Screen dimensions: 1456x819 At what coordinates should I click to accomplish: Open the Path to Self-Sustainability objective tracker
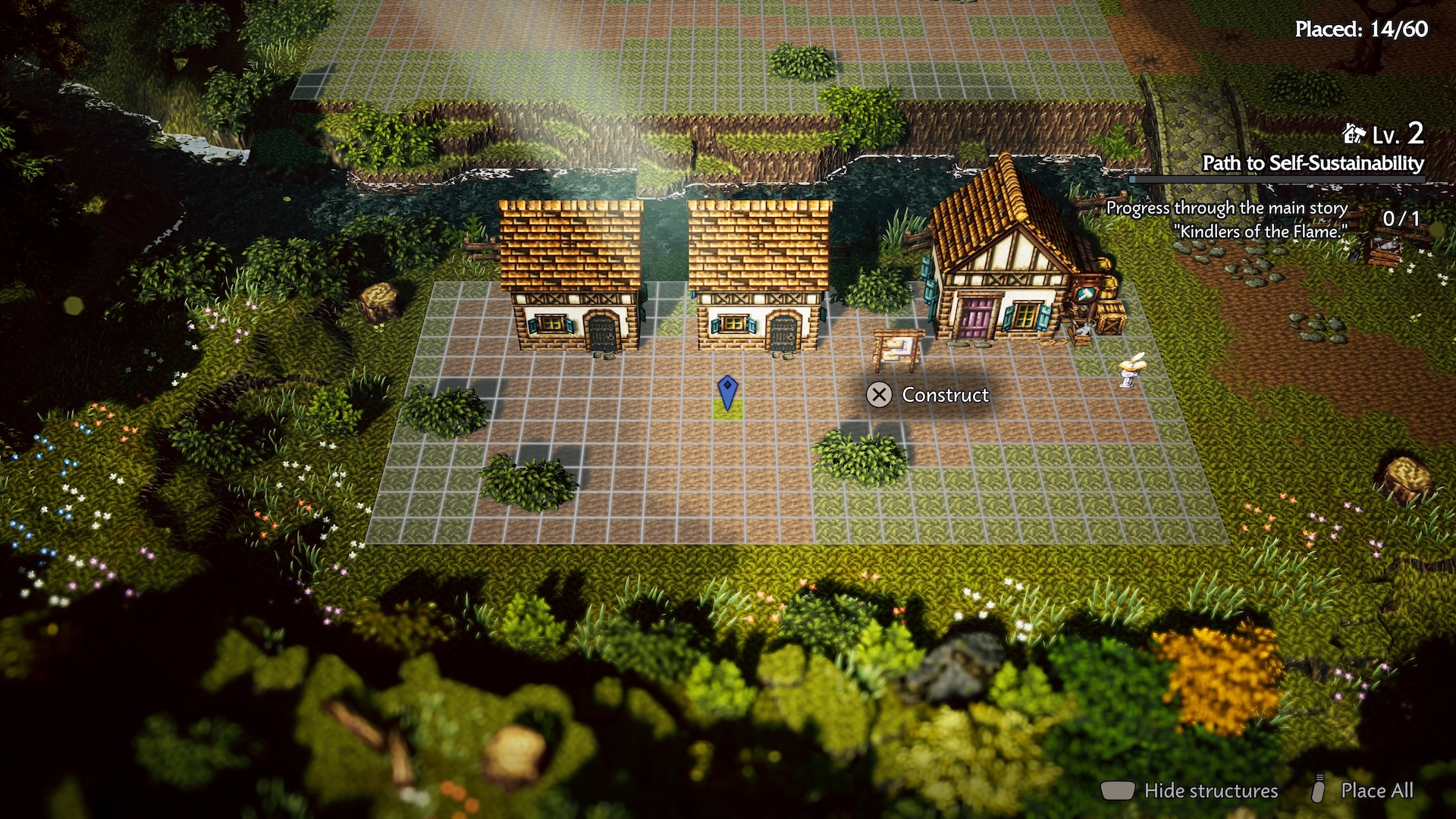pyautogui.click(x=1313, y=163)
